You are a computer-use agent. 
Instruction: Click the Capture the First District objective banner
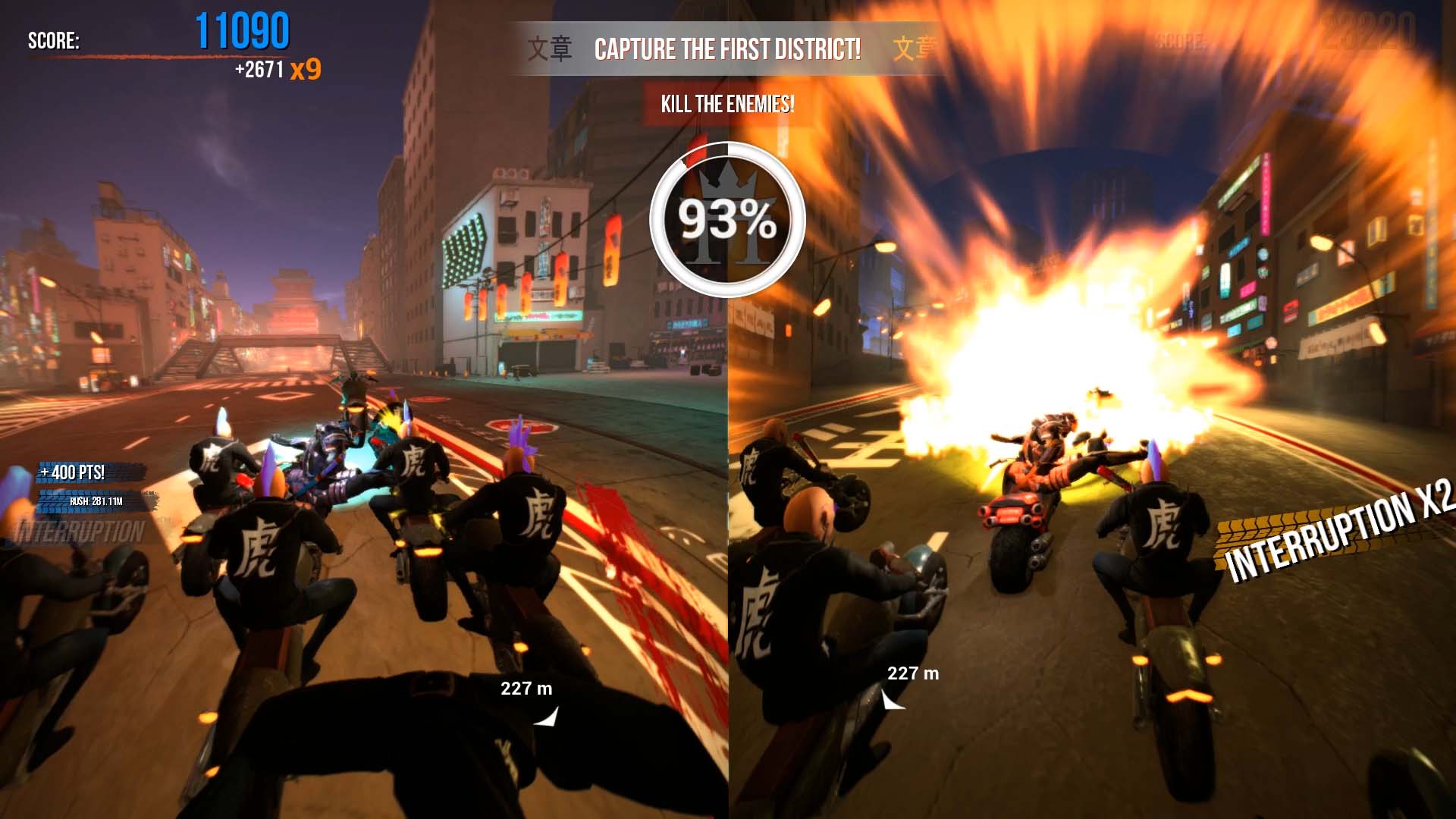(727, 49)
